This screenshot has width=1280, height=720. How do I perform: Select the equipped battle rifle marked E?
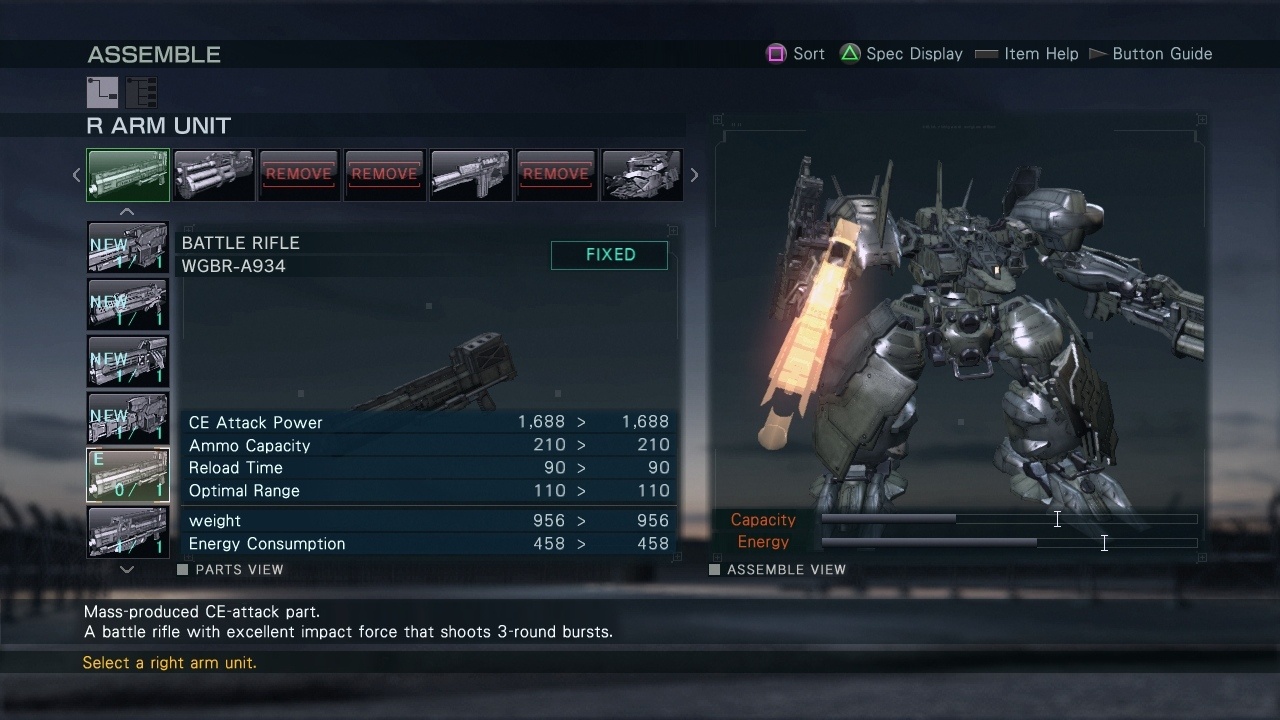click(x=128, y=475)
